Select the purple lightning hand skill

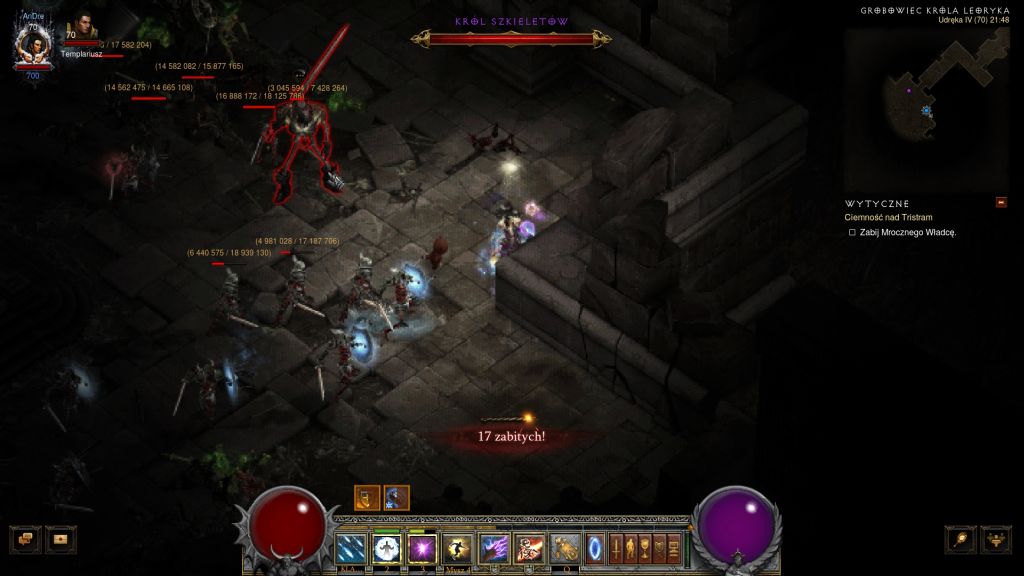click(494, 548)
